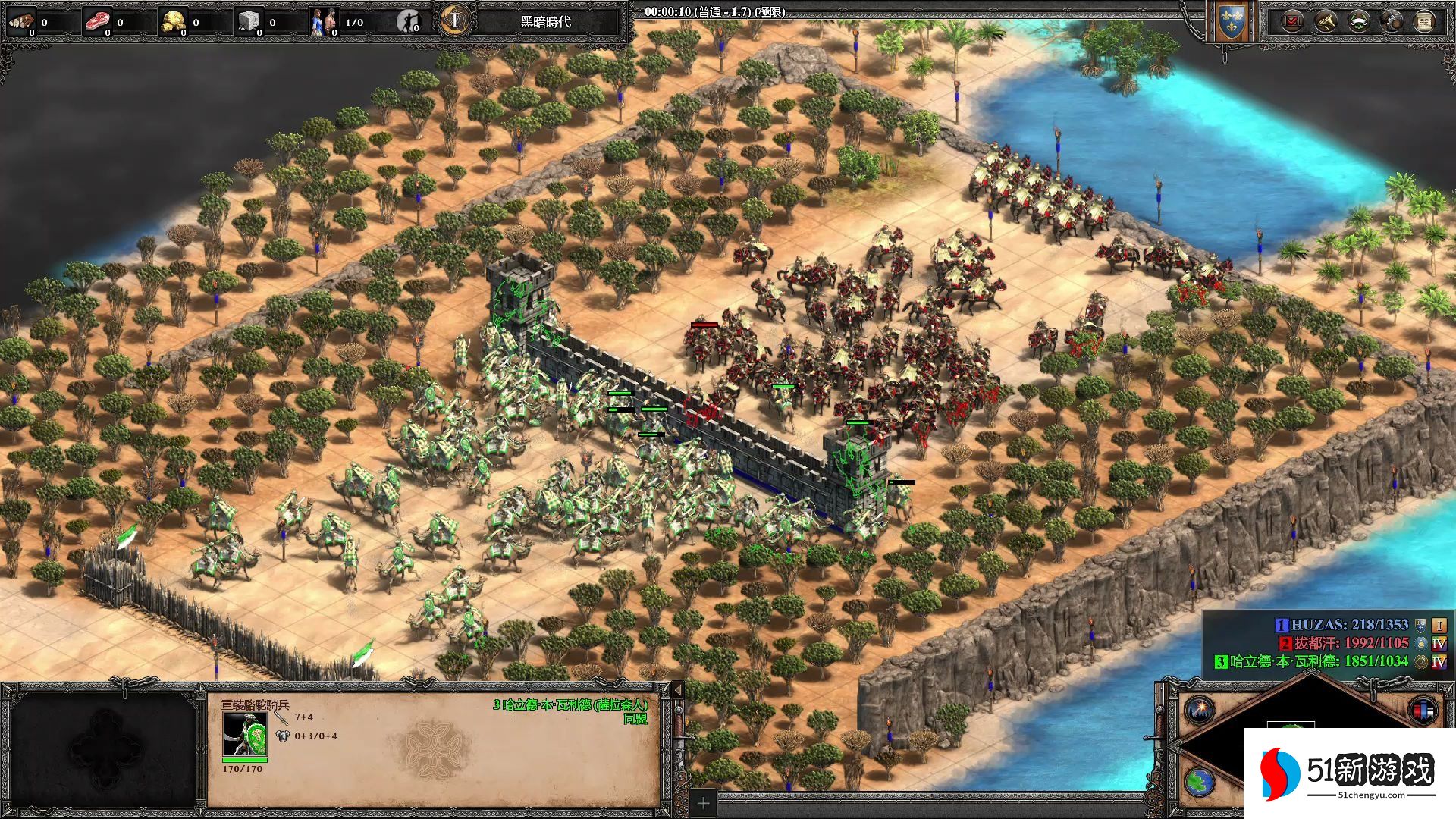Select the heavy camel rider portrait
Screen dimensions: 1456x819
[x=244, y=735]
